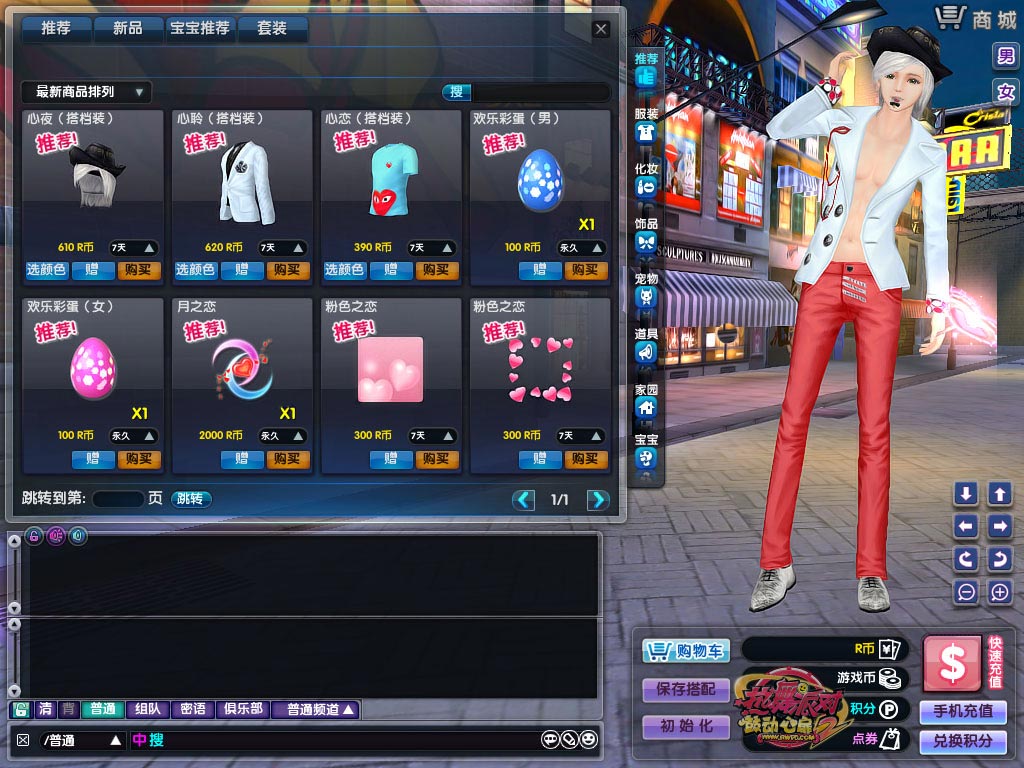Show the 宠物 pet category
The width and height of the screenshot is (1024, 768).
pyautogui.click(x=646, y=290)
